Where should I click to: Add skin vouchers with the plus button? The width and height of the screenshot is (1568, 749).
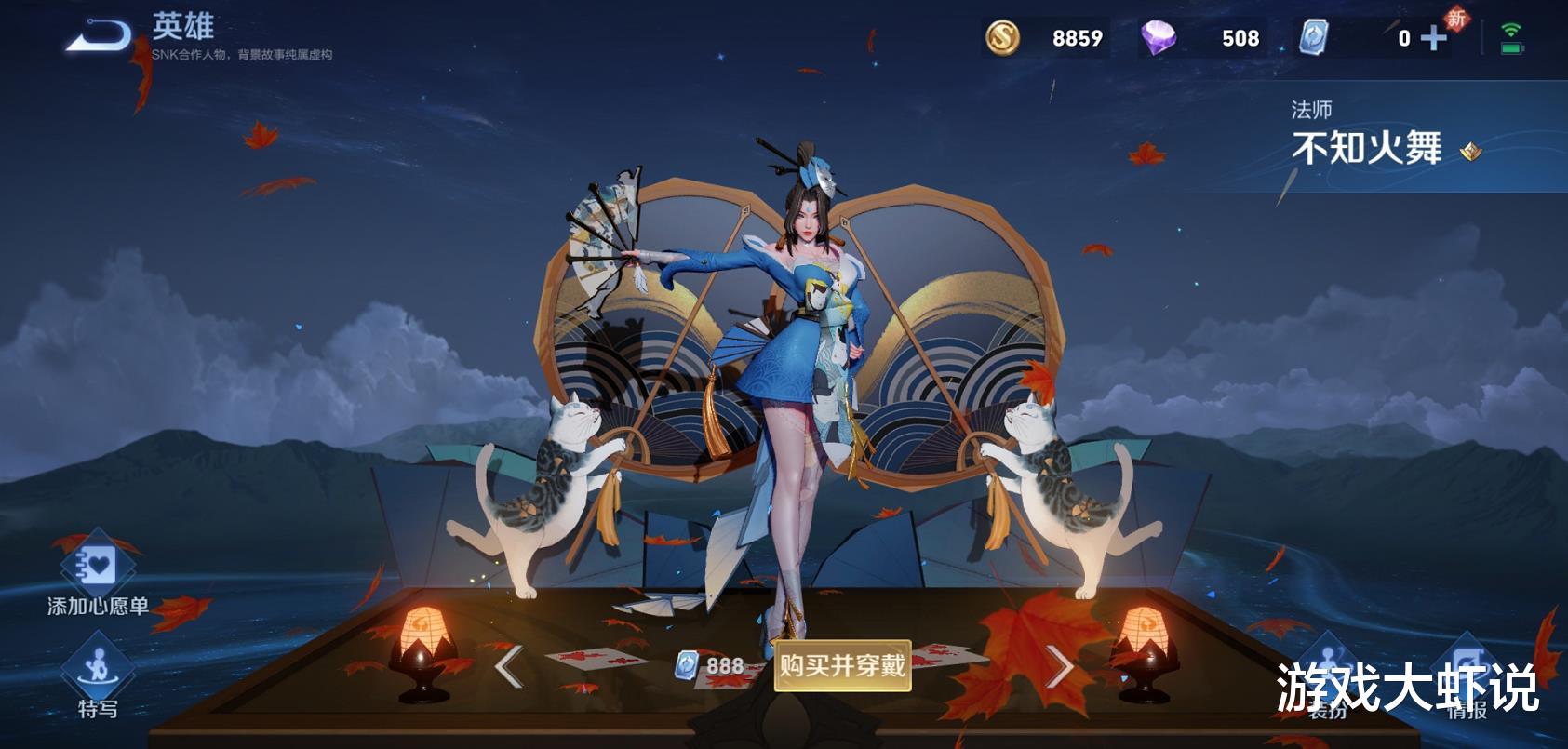[1434, 38]
